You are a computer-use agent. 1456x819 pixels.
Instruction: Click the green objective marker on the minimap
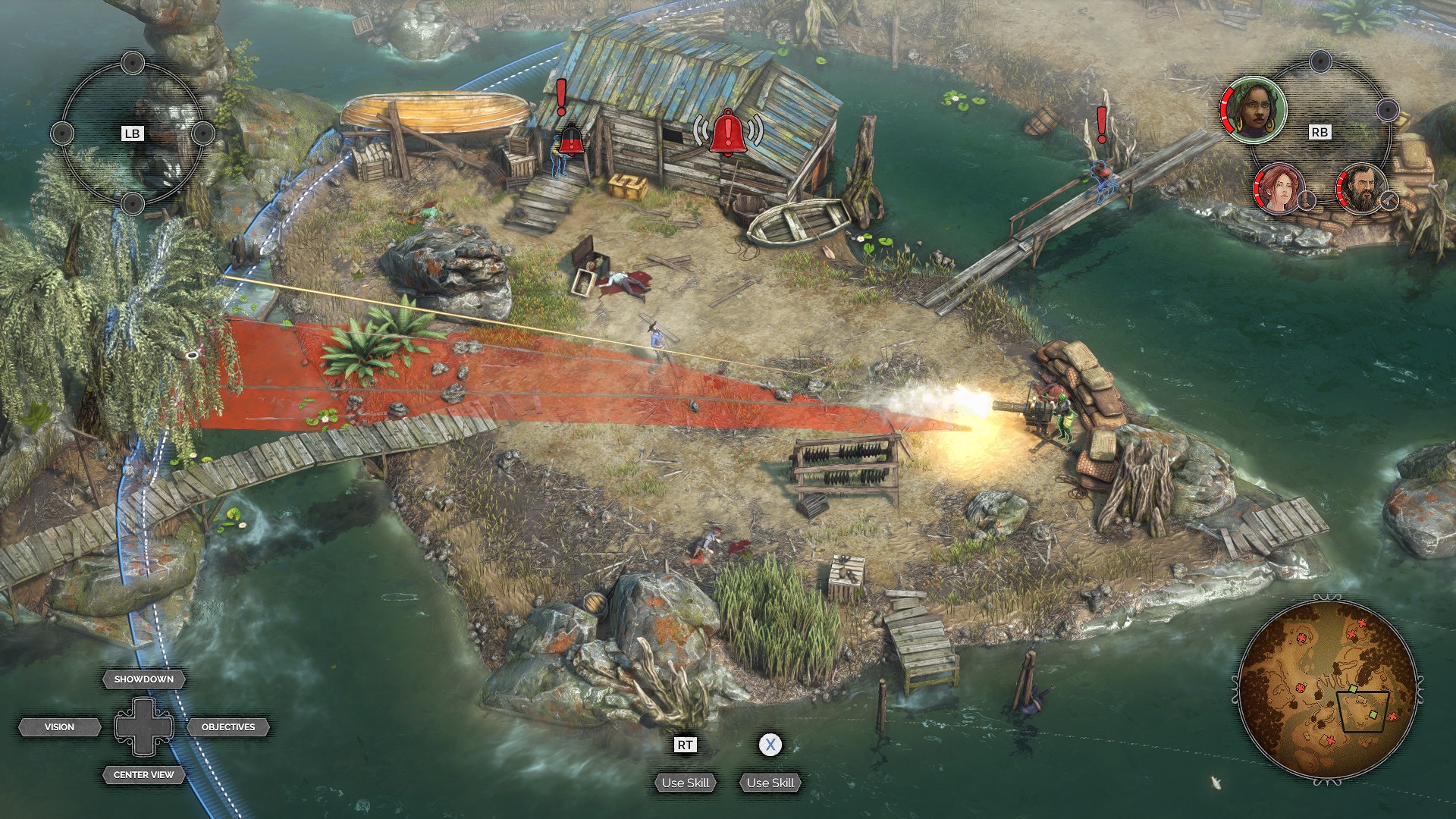tap(1374, 714)
